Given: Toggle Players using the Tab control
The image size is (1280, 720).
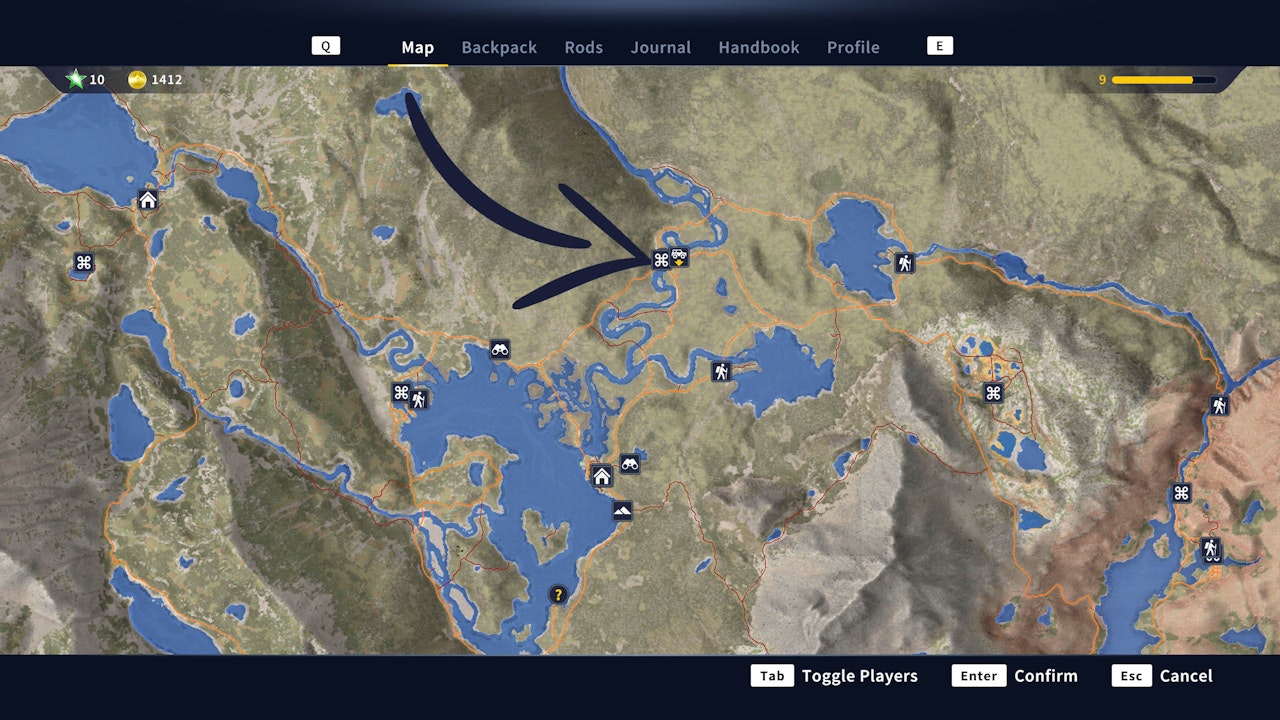Looking at the screenshot, I should 772,675.
